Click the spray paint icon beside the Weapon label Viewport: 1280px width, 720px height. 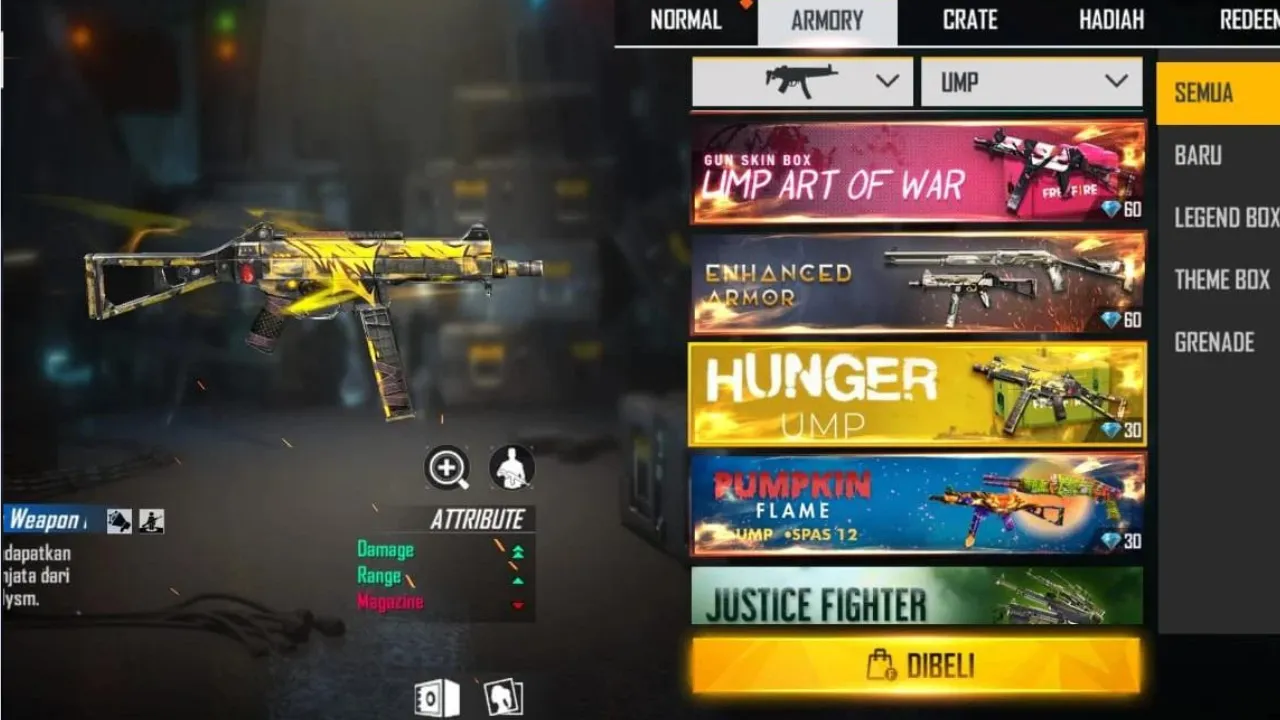click(120, 519)
